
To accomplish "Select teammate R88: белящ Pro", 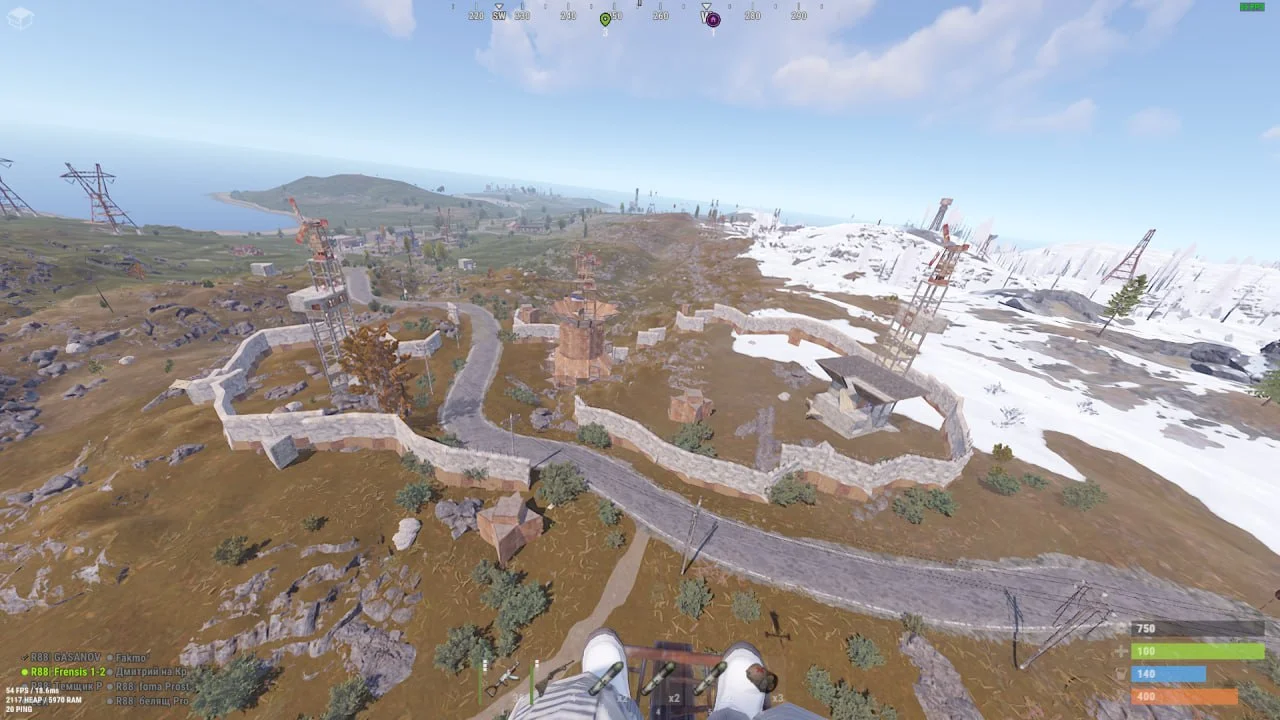I will click(150, 702).
